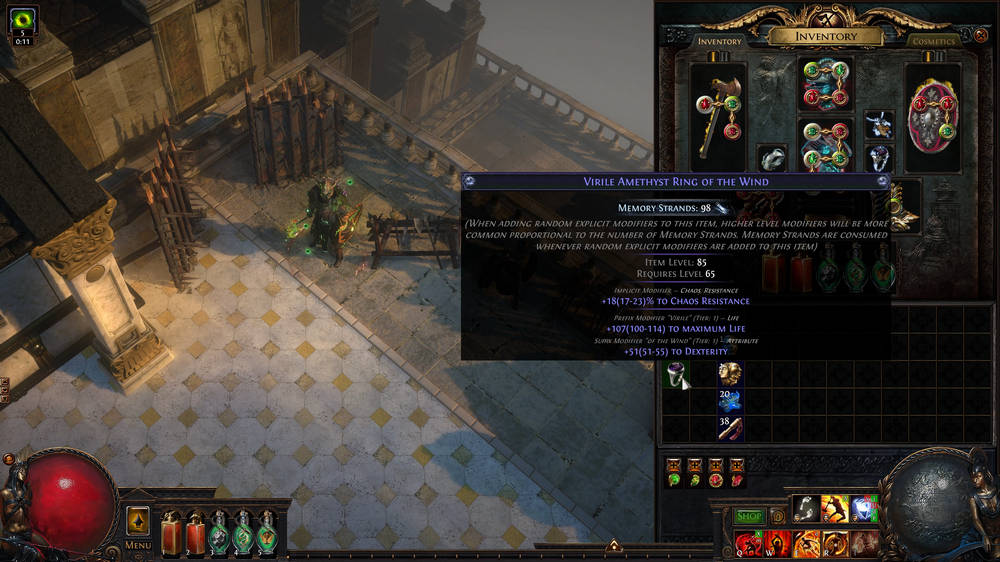Click the gold arrow level-up button

tap(138, 521)
